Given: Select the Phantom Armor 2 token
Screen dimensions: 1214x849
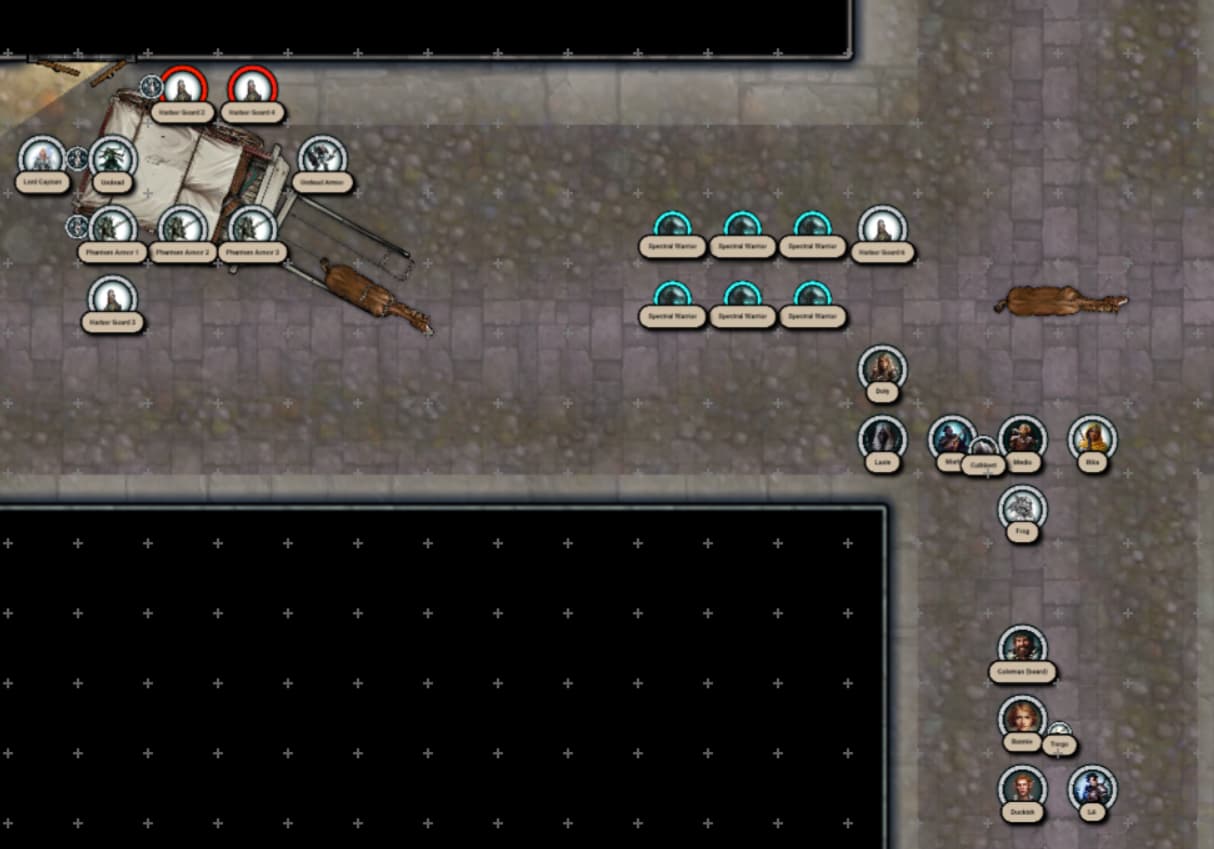Looking at the screenshot, I should tap(182, 228).
